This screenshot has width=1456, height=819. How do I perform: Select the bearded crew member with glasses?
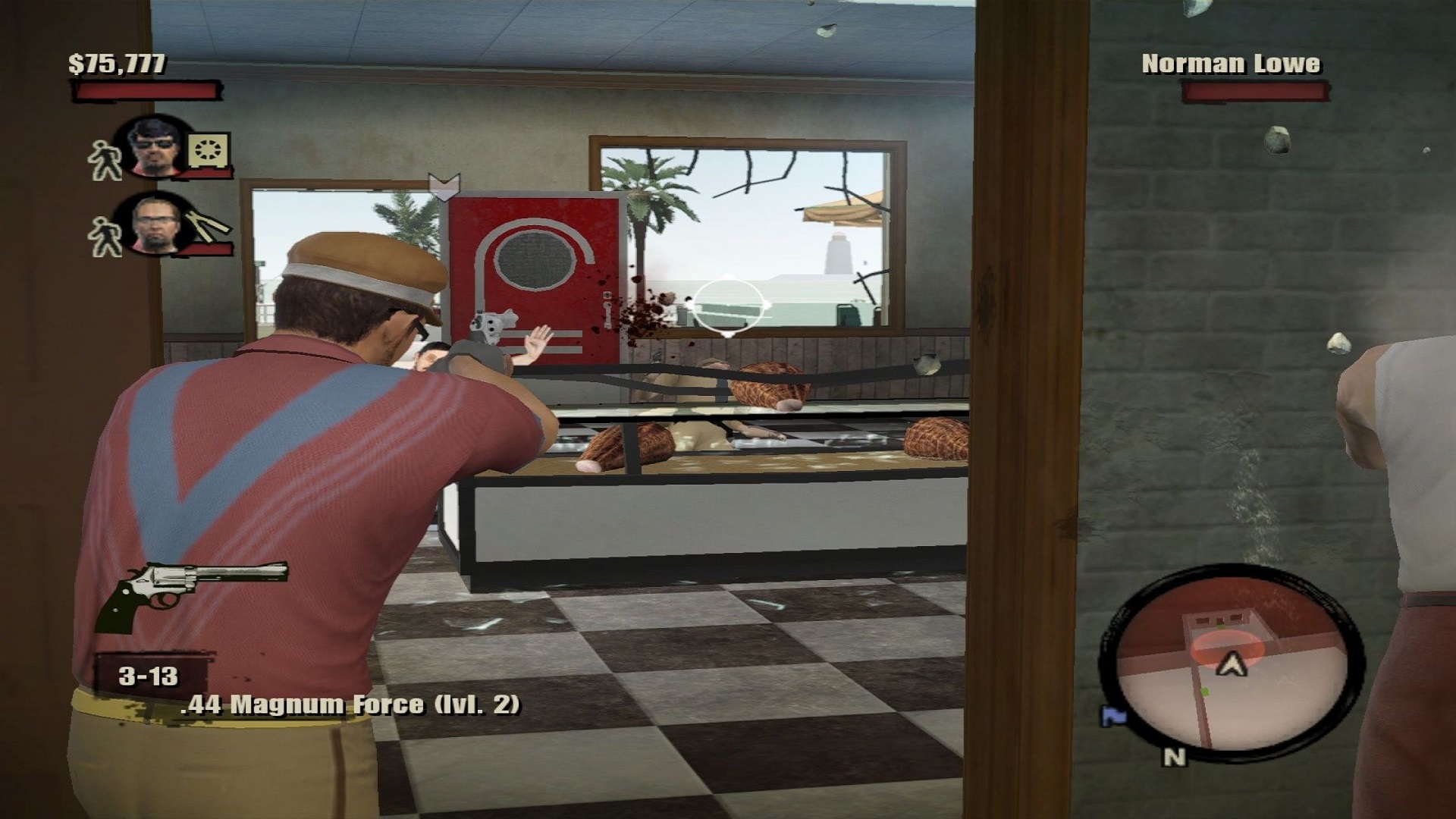click(x=155, y=224)
